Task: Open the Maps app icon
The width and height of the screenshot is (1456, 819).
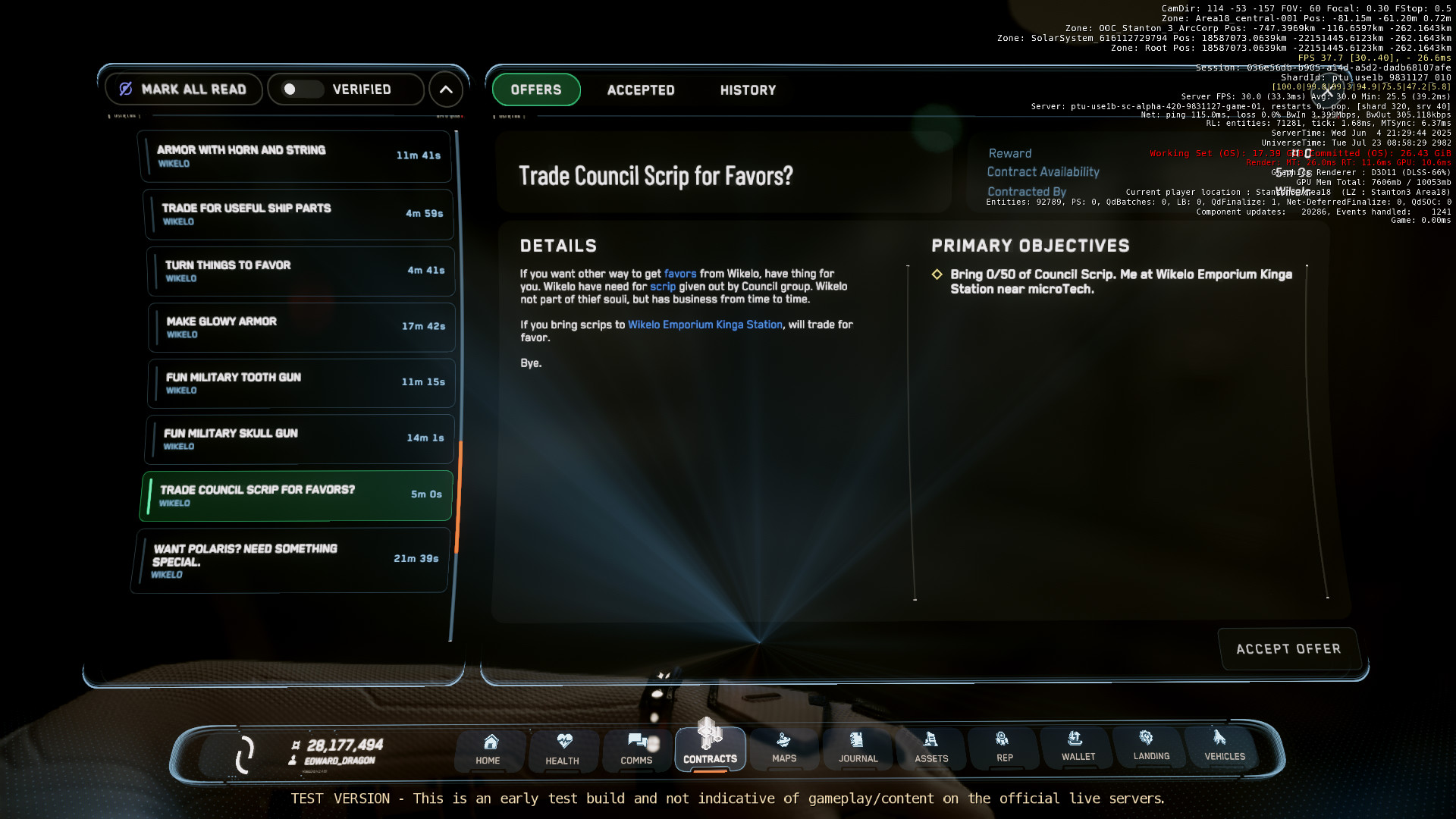Action: pyautogui.click(x=784, y=748)
